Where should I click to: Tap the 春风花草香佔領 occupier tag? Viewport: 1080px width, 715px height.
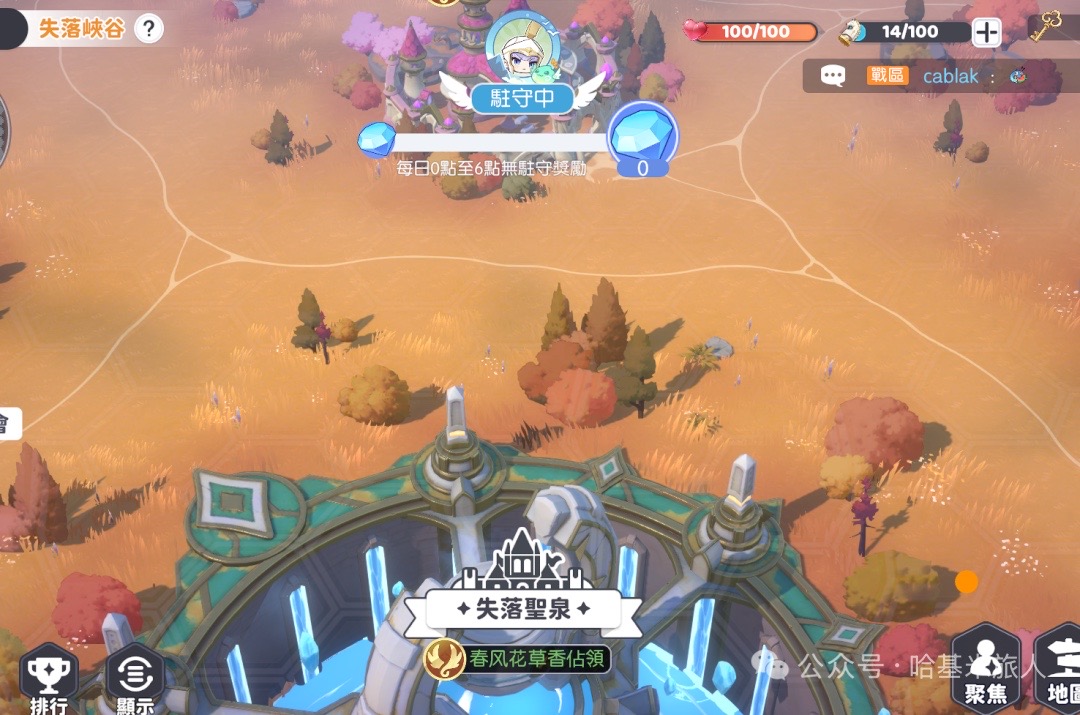517,658
